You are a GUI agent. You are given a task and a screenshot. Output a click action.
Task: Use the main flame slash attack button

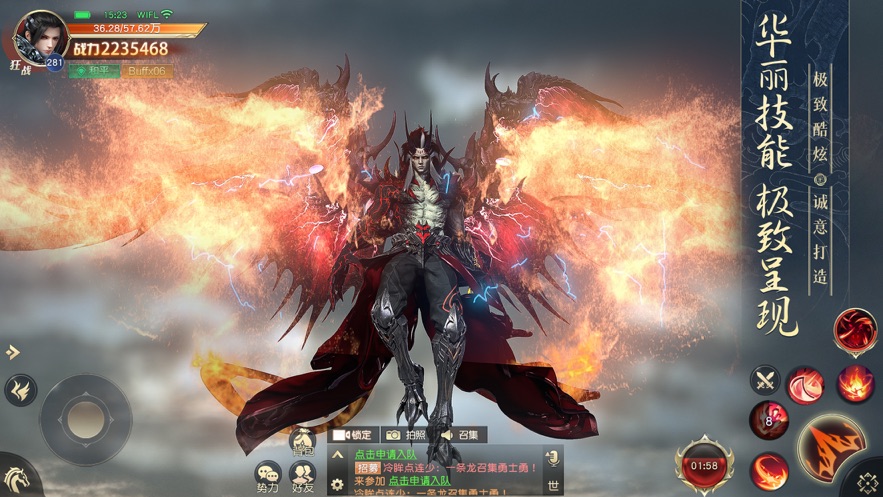pyautogui.click(x=831, y=443)
